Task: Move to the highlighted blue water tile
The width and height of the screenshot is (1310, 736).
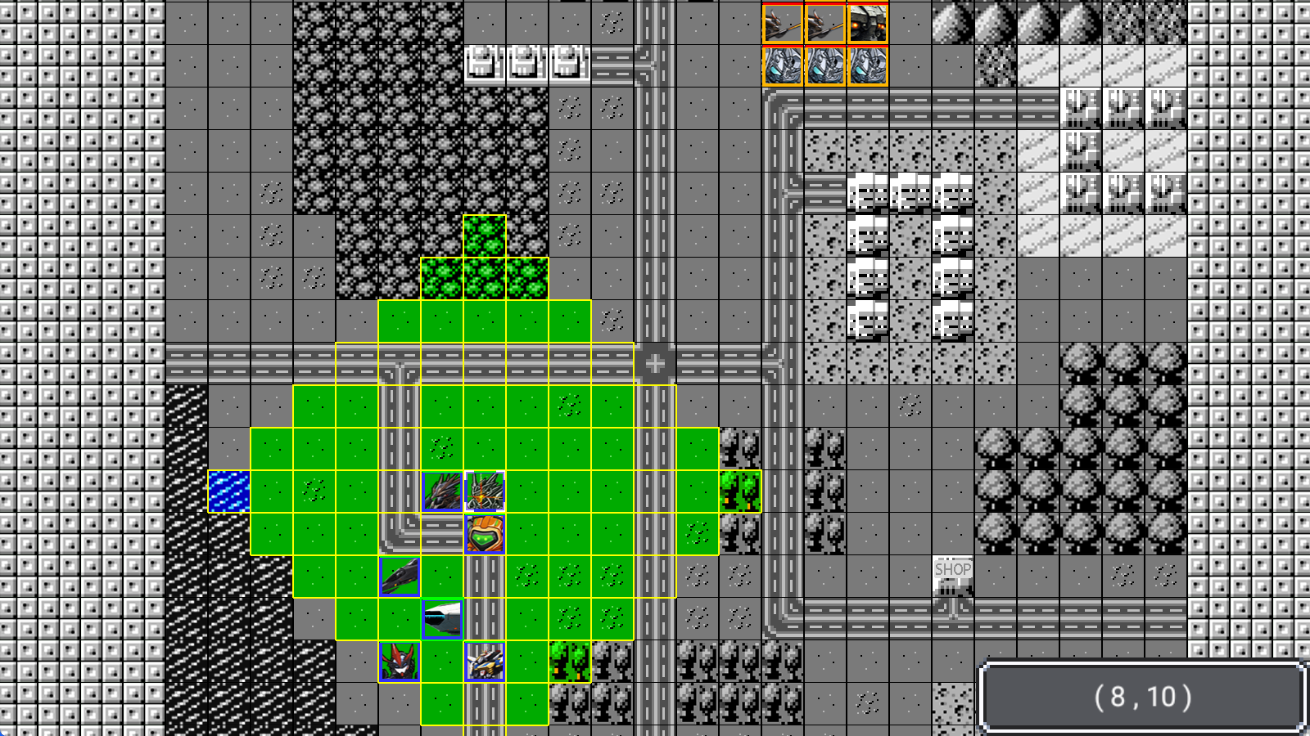Action: point(229,491)
